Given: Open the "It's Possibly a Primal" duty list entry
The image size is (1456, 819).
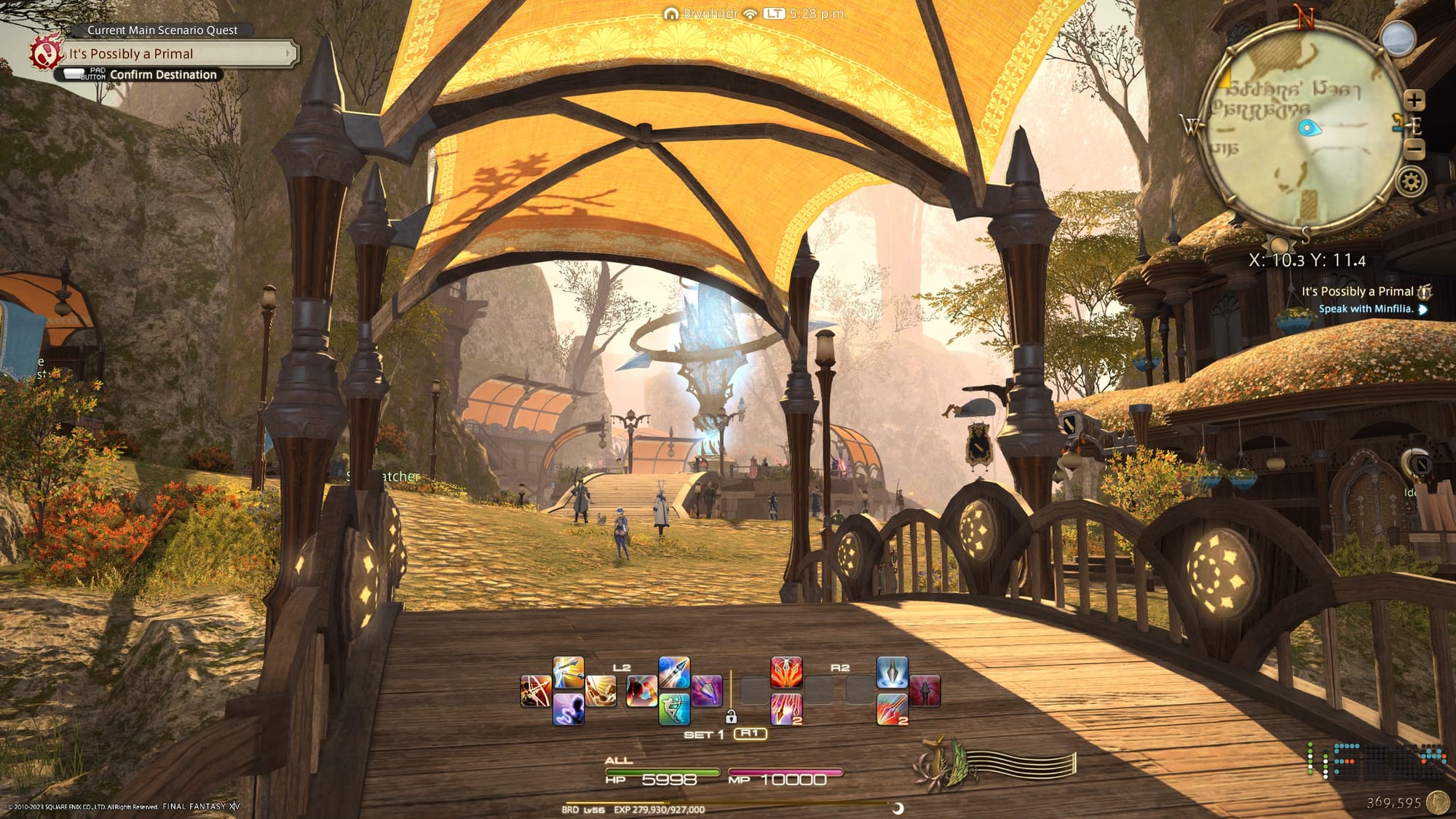Looking at the screenshot, I should pyautogui.click(x=1357, y=291).
